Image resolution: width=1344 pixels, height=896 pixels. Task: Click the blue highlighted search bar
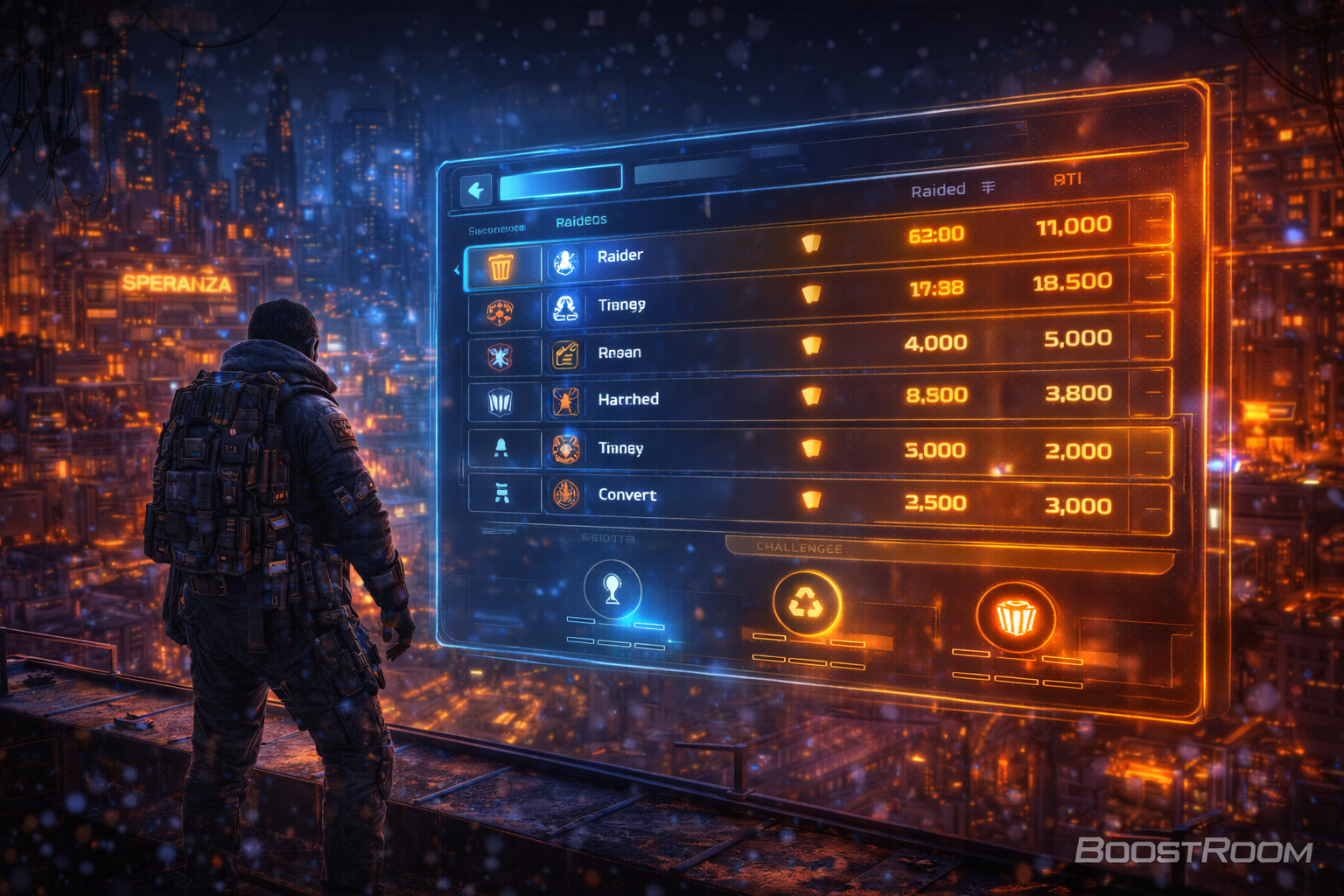561,183
